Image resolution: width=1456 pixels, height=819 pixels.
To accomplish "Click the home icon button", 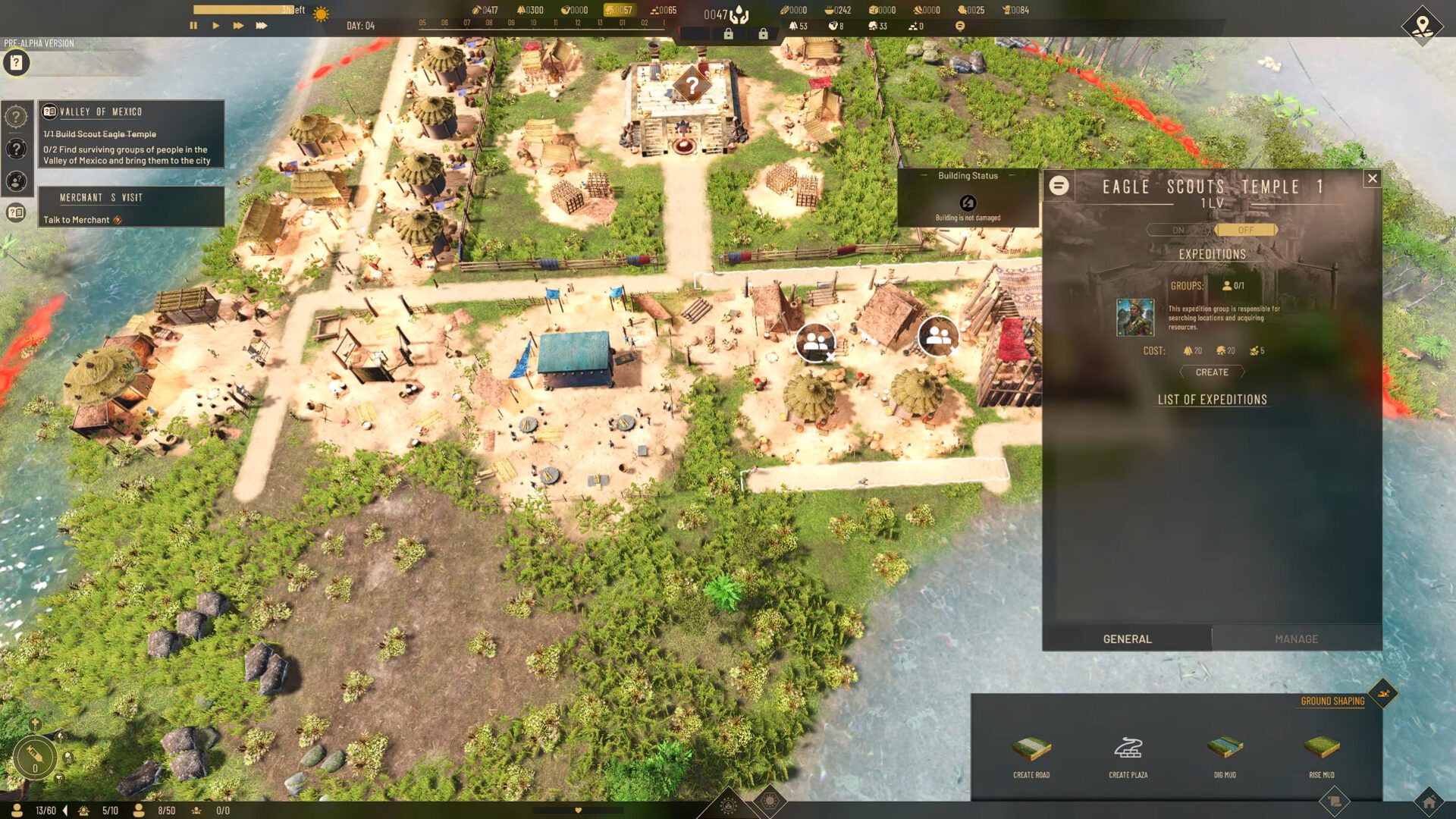I will click(1429, 802).
